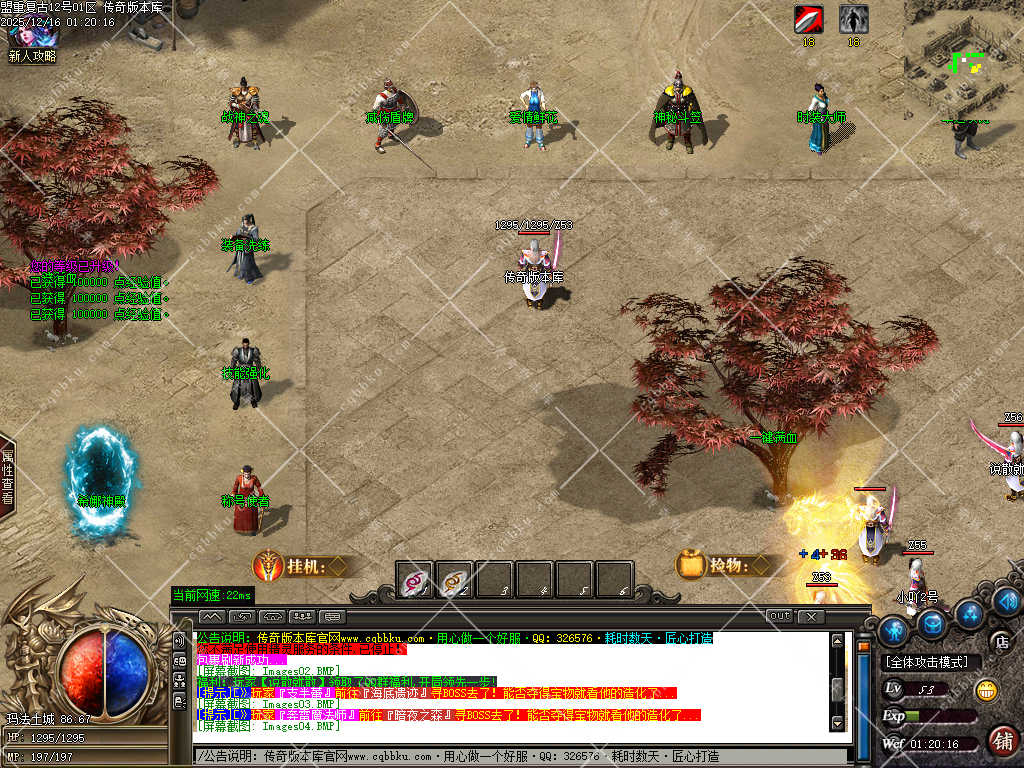
Task: Click the chat message input field
Action: [520, 756]
